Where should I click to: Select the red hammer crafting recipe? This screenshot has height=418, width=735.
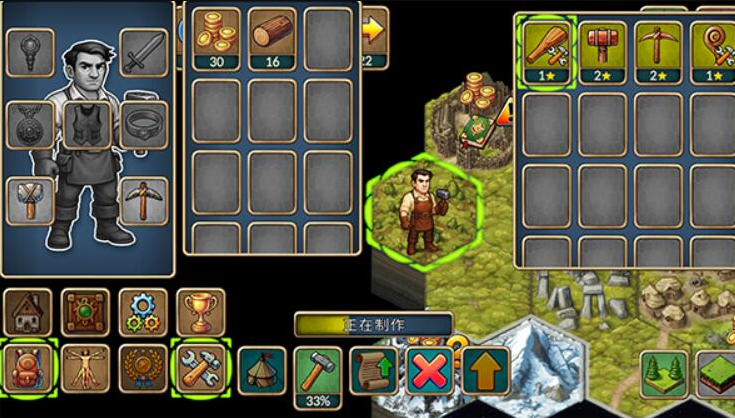tap(603, 52)
